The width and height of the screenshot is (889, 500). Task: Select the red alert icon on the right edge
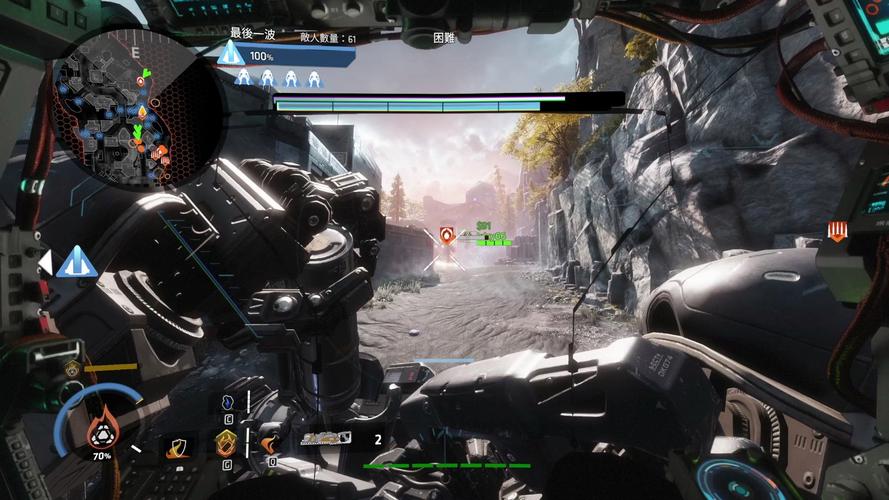tap(838, 233)
